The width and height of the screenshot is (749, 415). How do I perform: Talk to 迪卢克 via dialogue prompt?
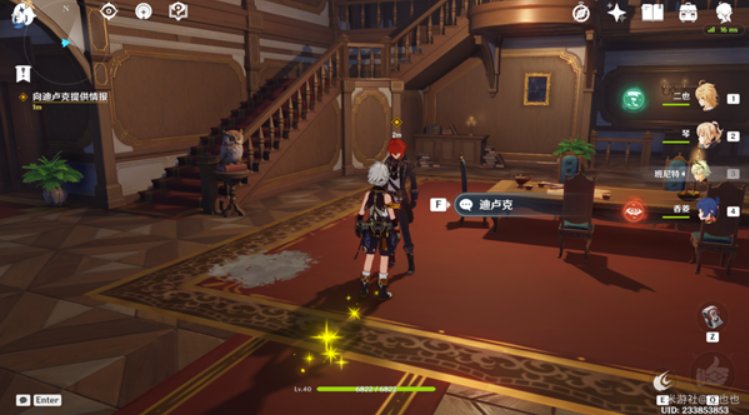(x=495, y=204)
